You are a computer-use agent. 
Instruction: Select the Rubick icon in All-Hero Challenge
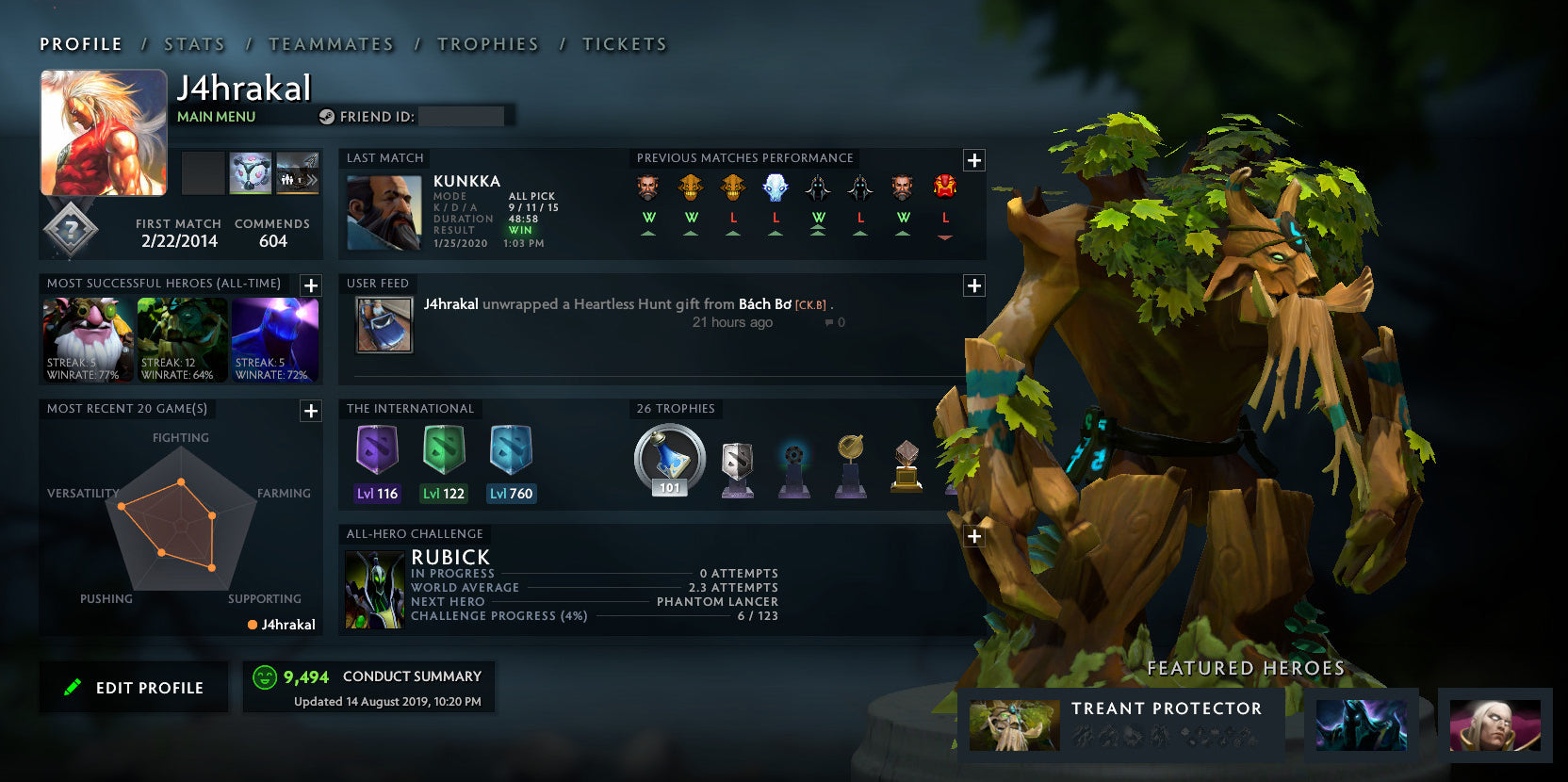tap(374, 588)
